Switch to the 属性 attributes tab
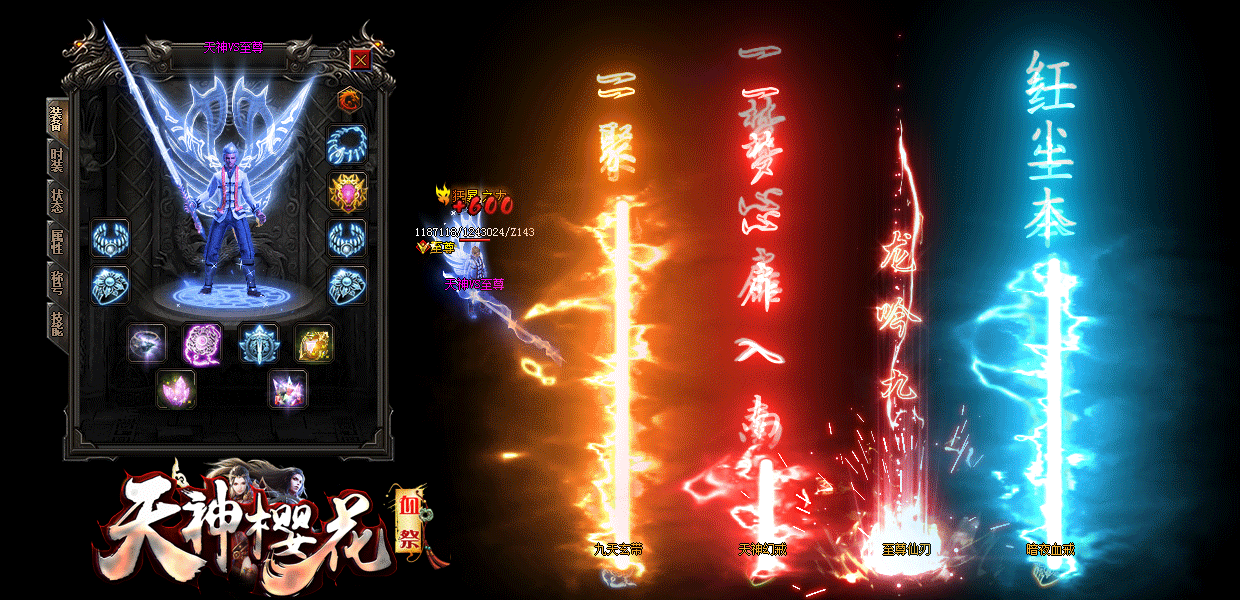 (56, 240)
